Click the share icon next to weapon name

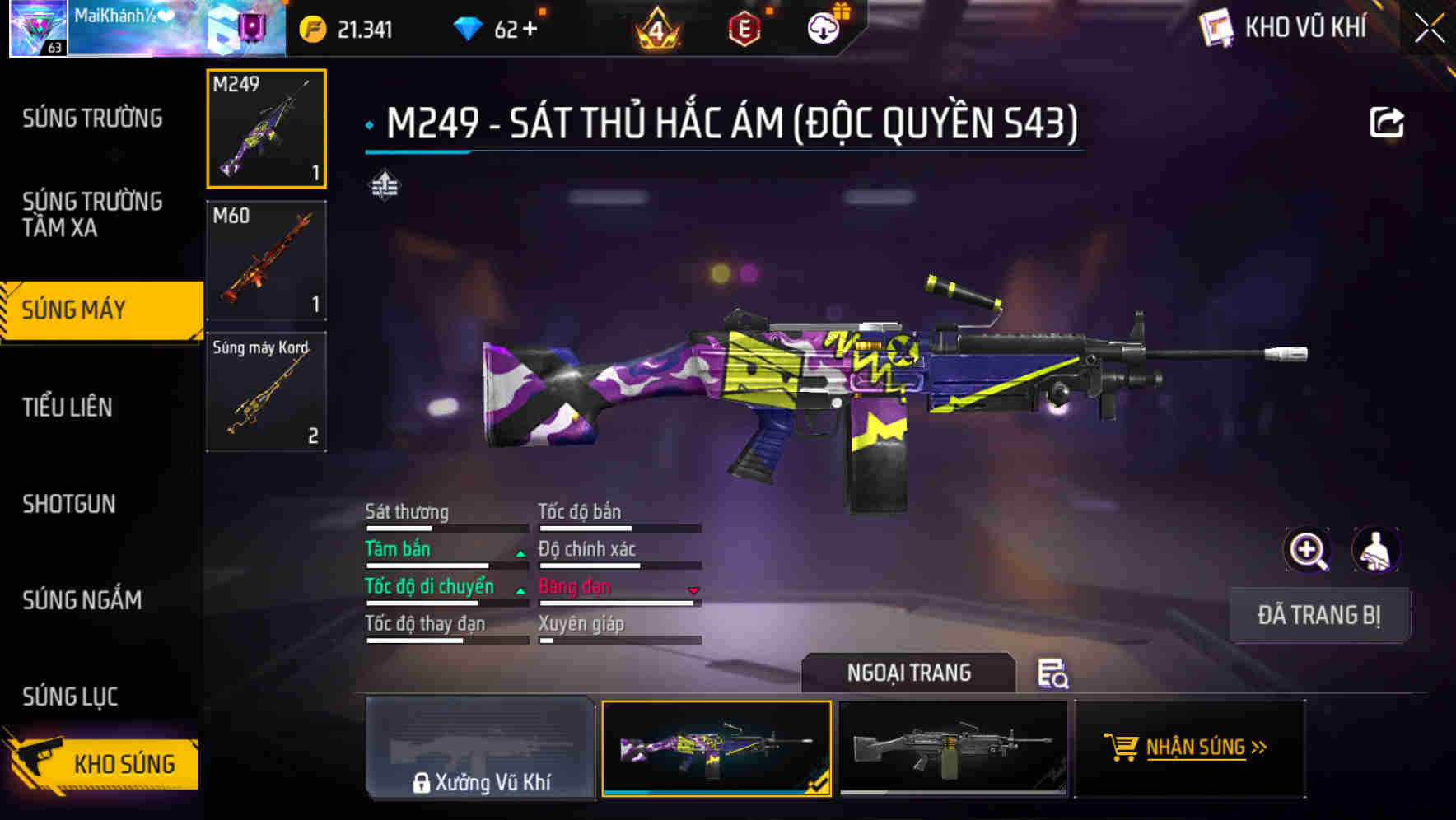click(x=1388, y=121)
